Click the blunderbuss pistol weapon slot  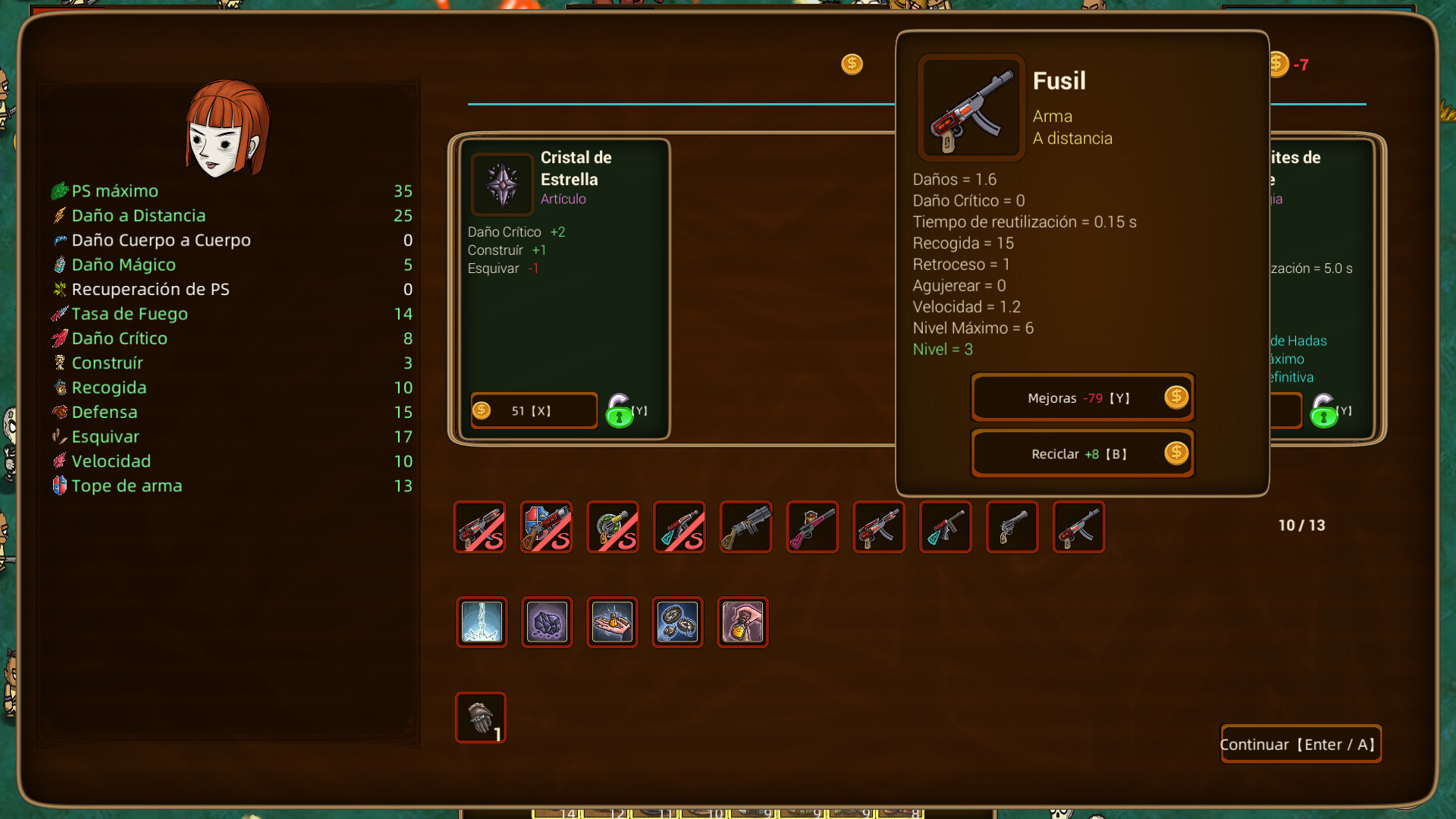click(745, 526)
